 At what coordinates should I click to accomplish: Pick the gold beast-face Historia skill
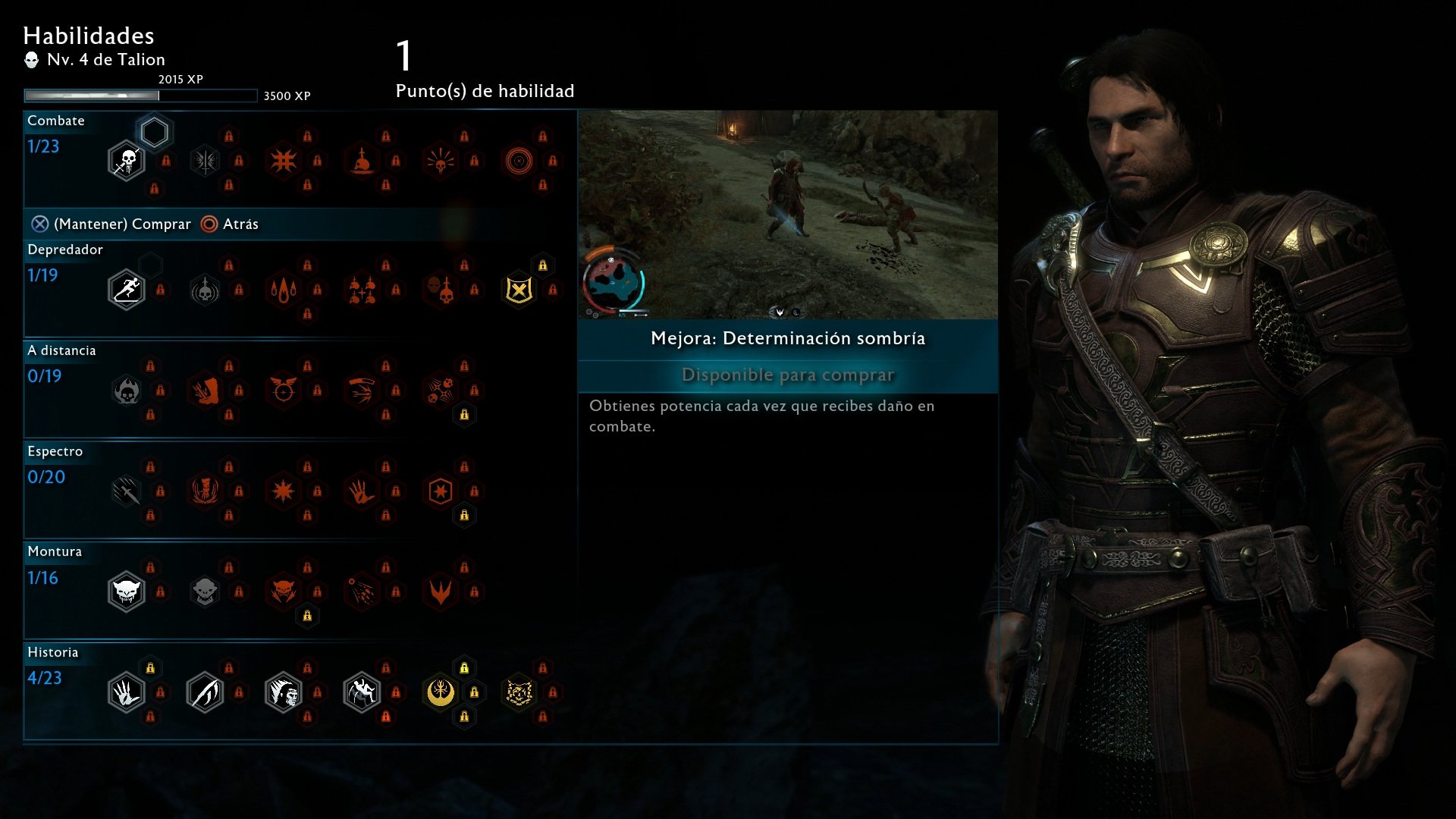(519, 692)
